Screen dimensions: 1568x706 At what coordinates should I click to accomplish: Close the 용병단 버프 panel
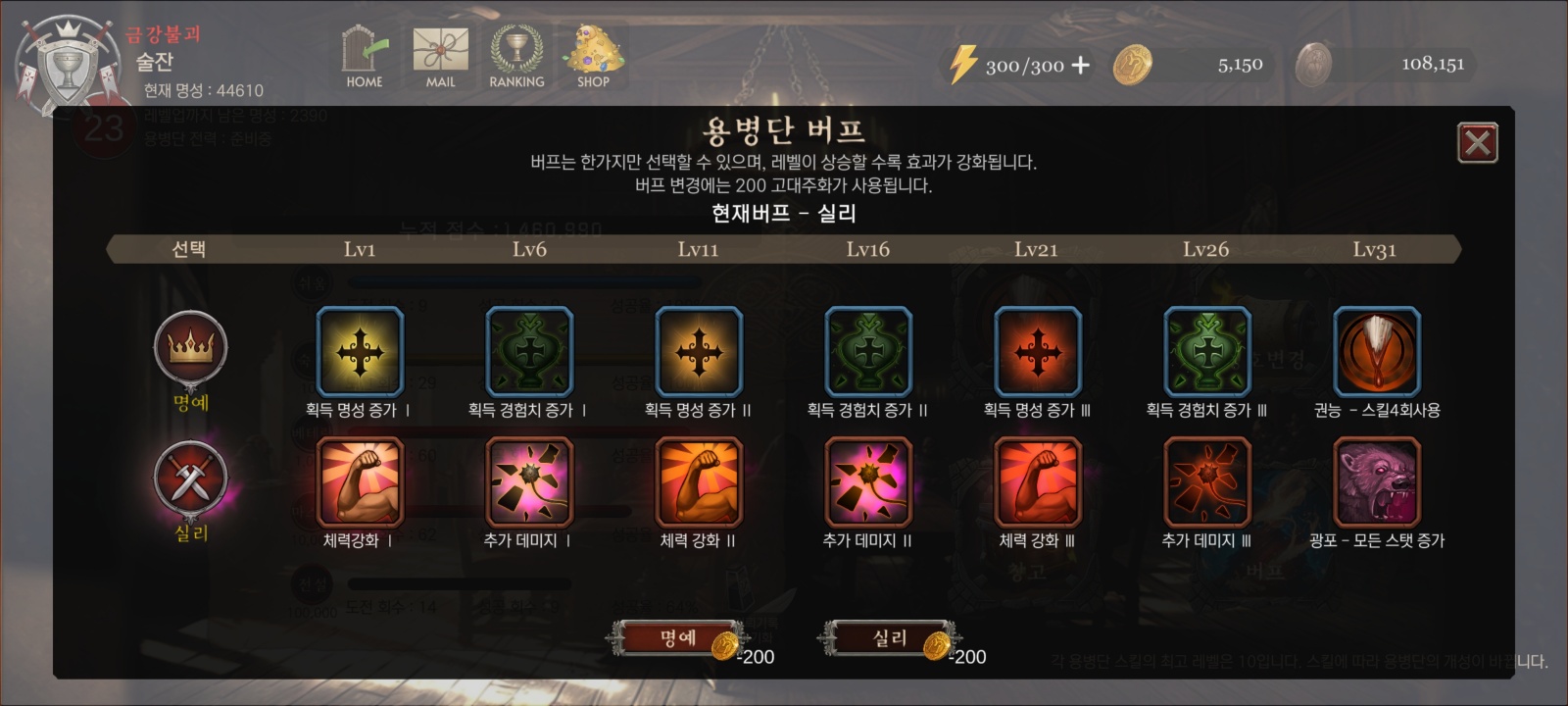tap(1477, 143)
